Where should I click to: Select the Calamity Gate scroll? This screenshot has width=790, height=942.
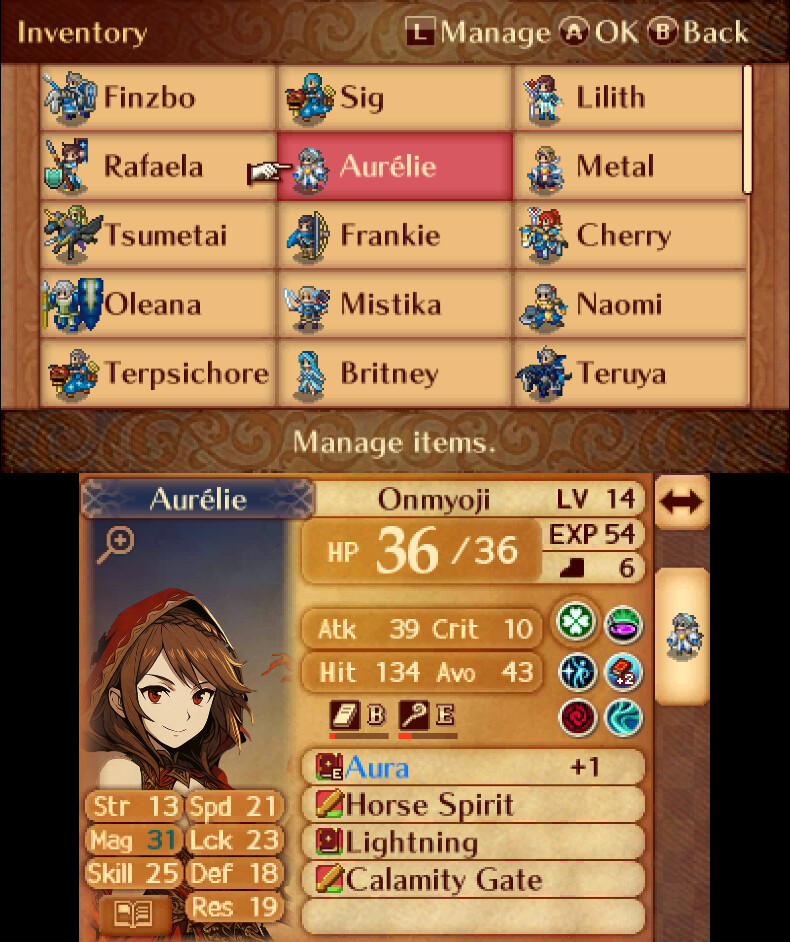tap(472, 880)
